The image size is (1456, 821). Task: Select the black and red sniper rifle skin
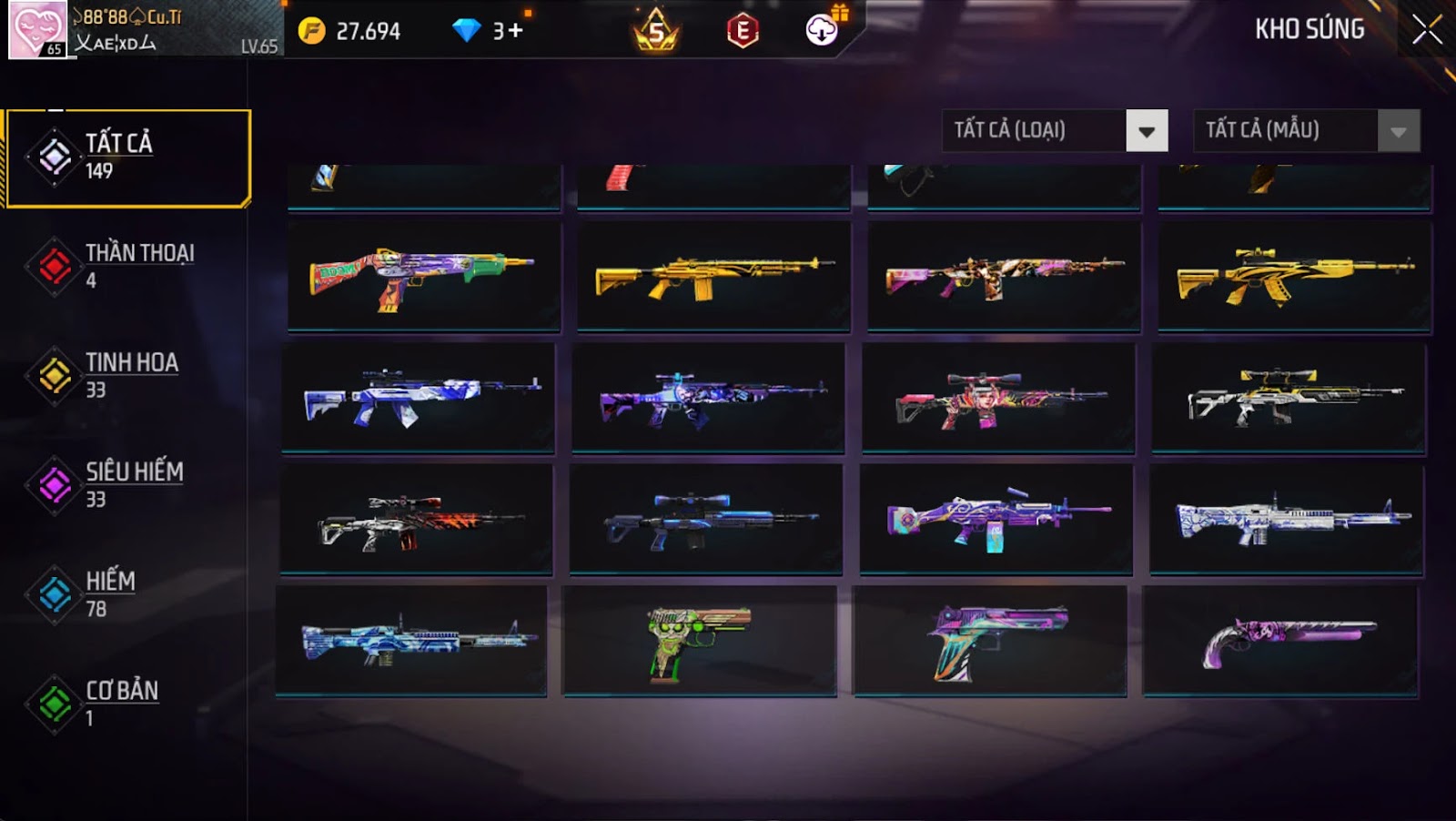[x=416, y=520]
